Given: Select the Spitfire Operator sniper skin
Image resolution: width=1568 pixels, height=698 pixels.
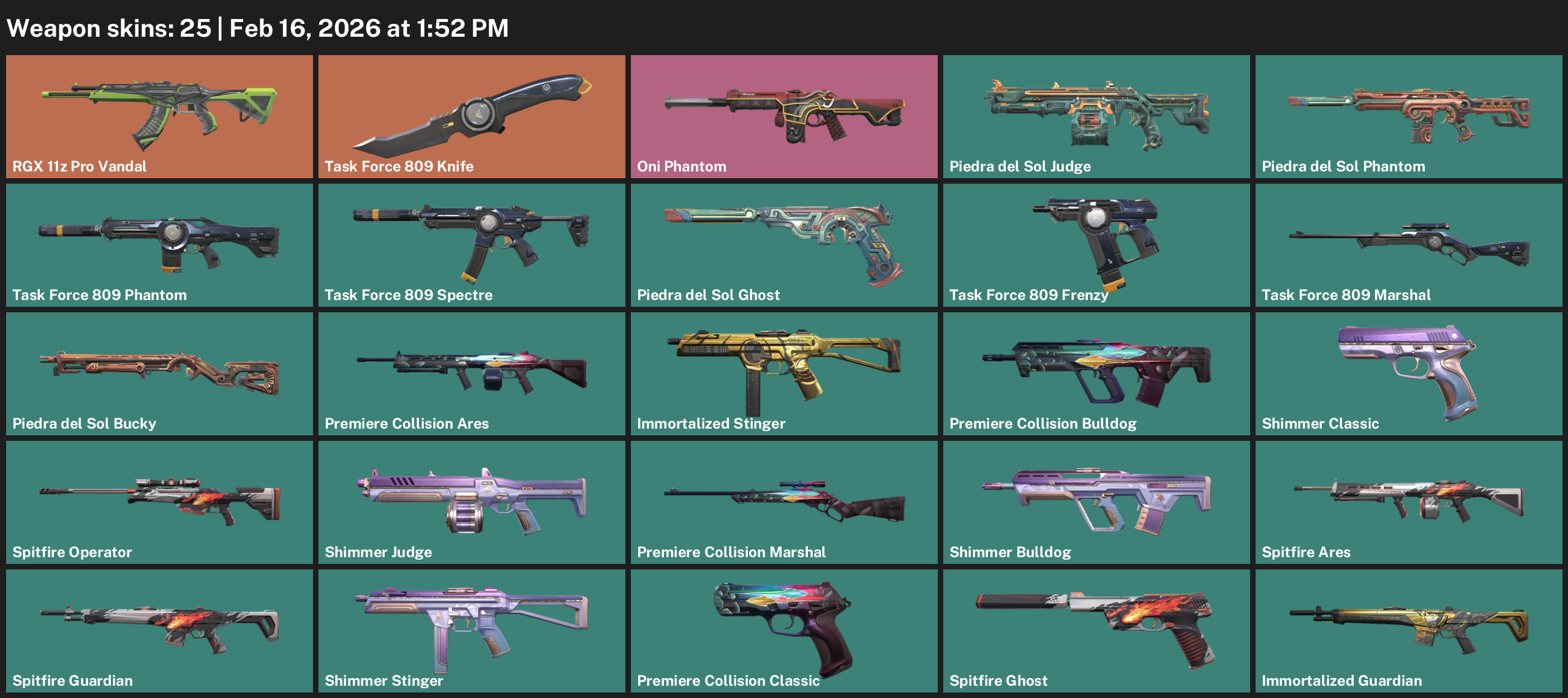Looking at the screenshot, I should 159,502.
